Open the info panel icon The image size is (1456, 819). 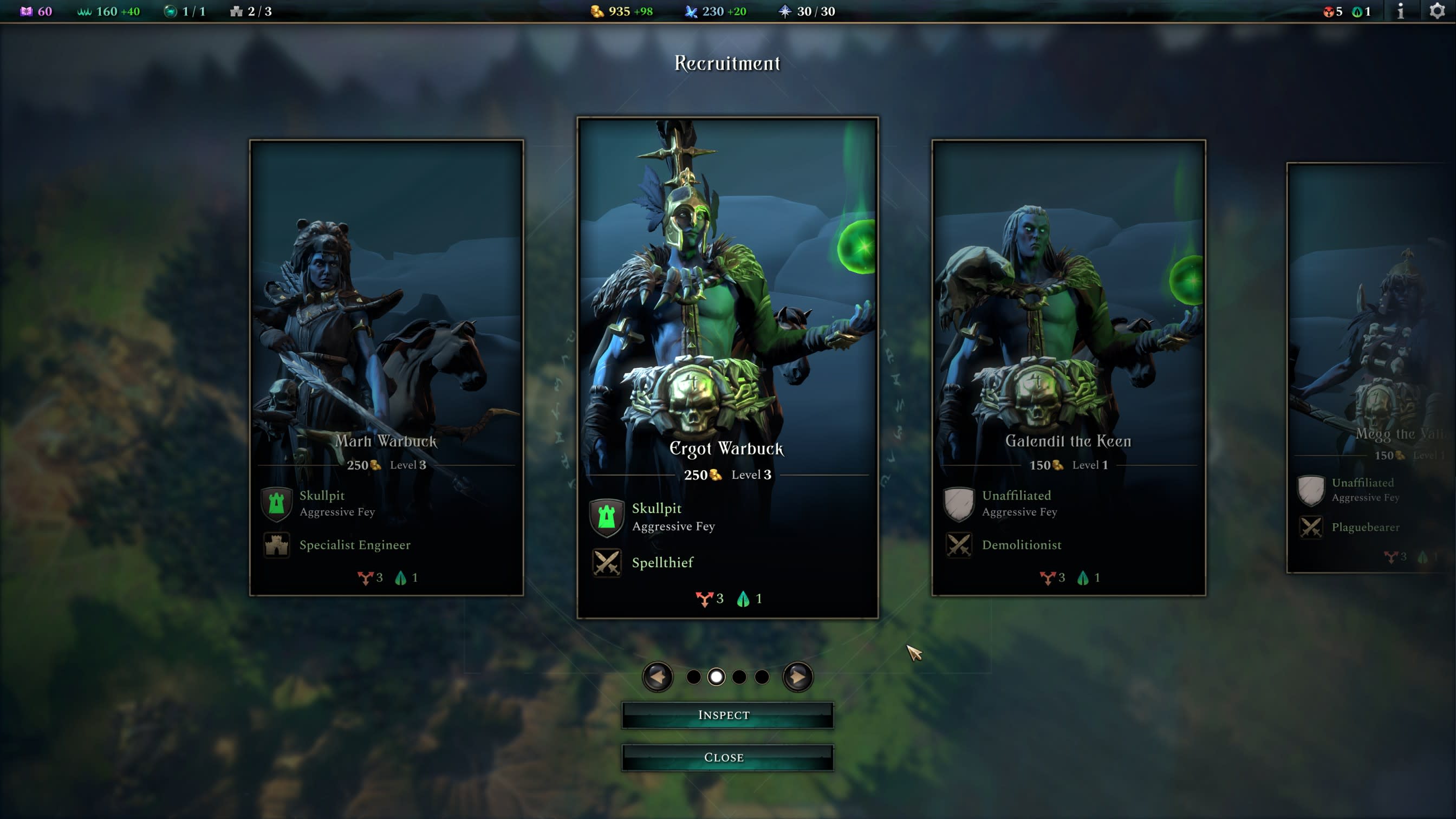click(x=1401, y=11)
